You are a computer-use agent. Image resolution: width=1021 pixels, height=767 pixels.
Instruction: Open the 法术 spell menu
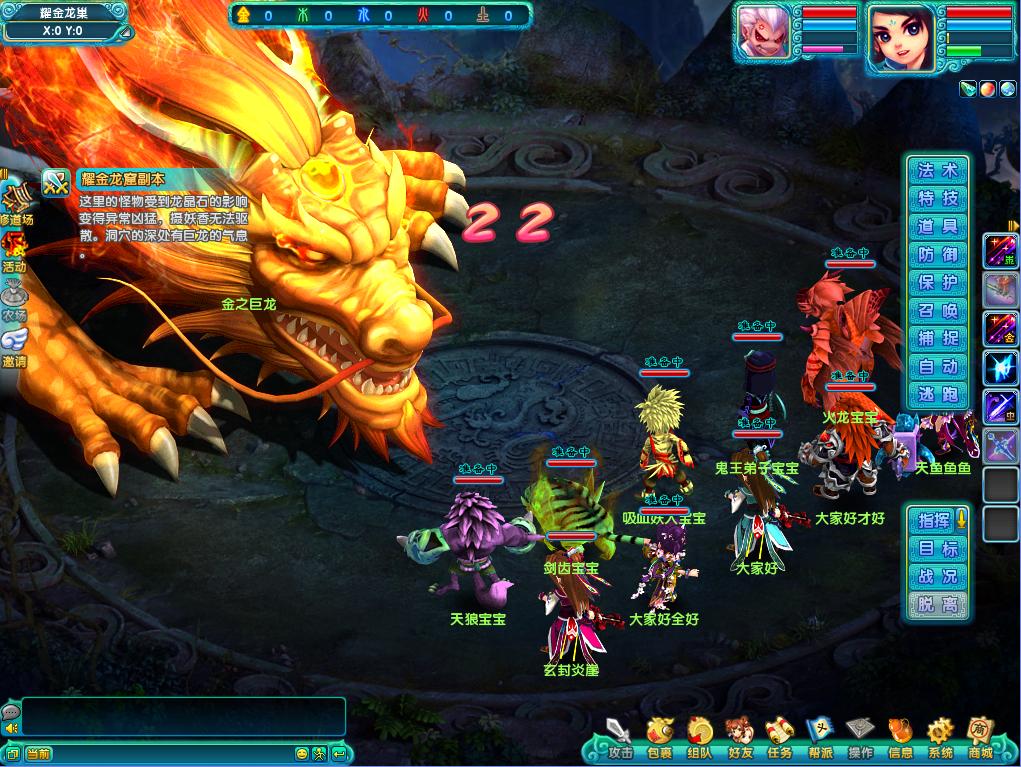[x=937, y=171]
